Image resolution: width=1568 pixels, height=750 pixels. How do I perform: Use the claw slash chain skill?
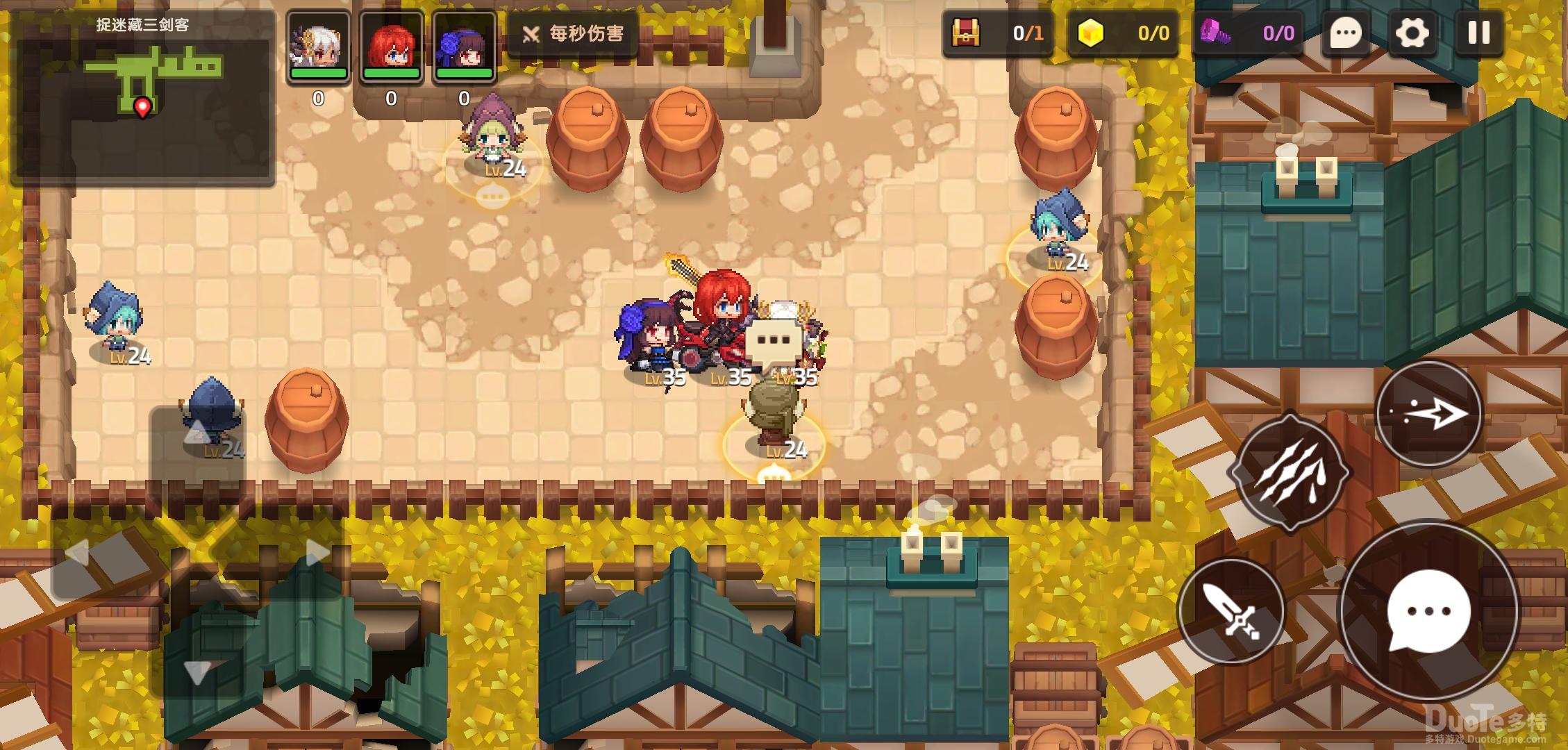(1291, 473)
